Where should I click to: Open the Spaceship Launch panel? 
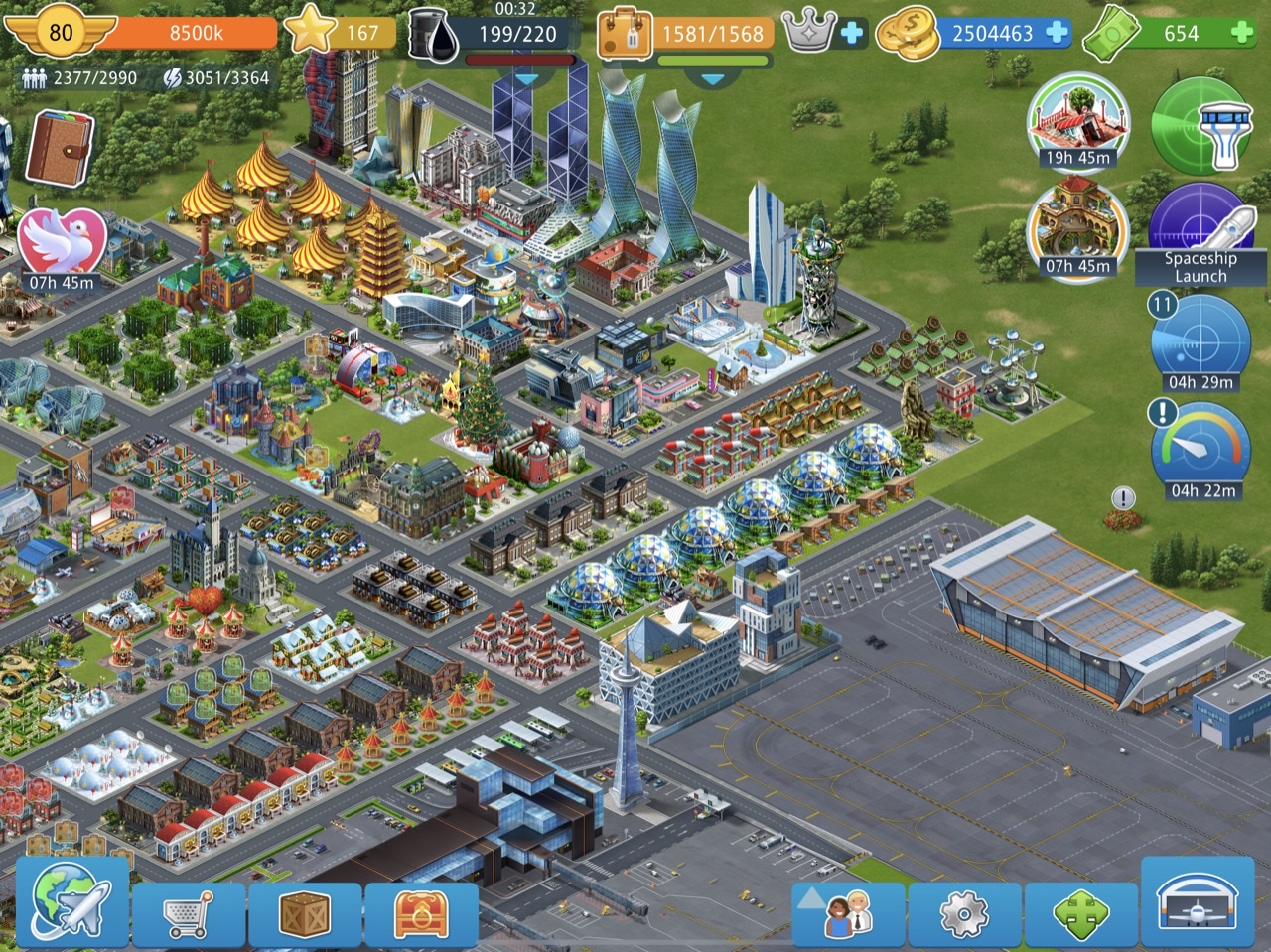point(1200,234)
